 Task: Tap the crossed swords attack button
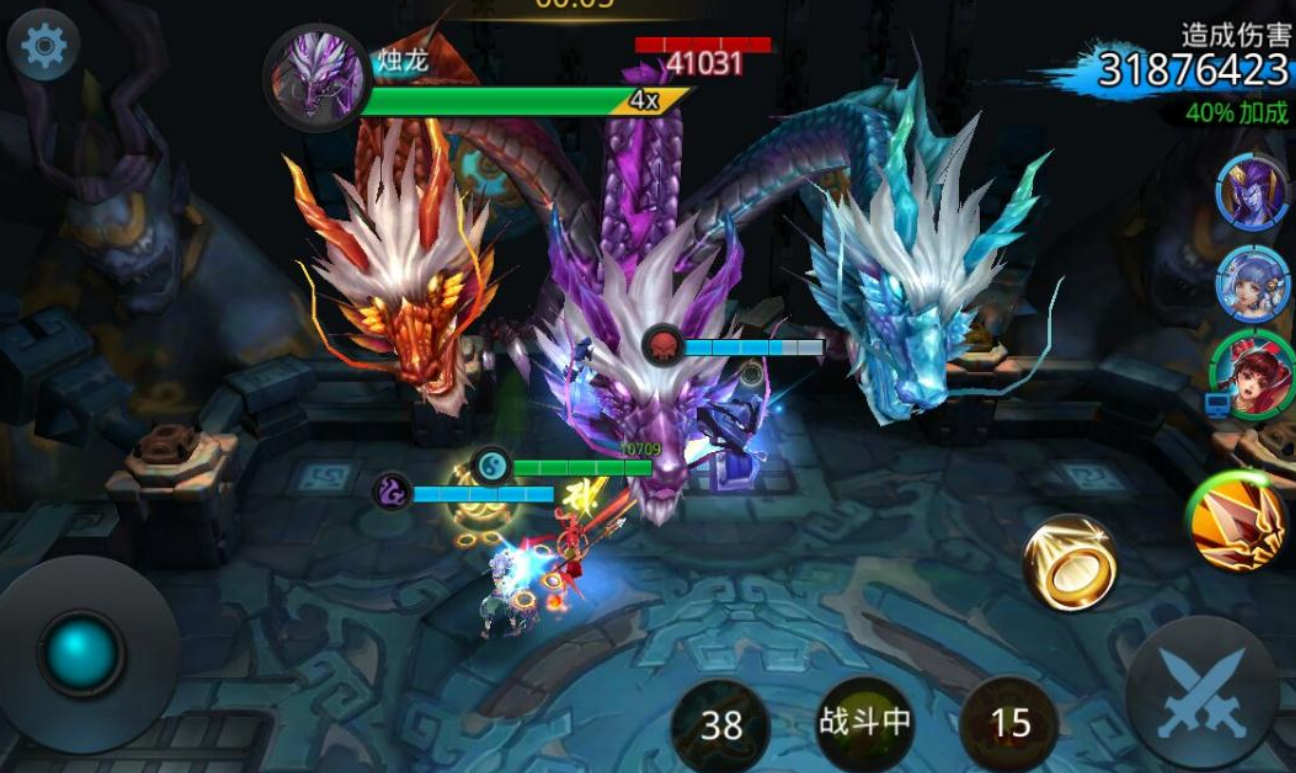(1203, 691)
